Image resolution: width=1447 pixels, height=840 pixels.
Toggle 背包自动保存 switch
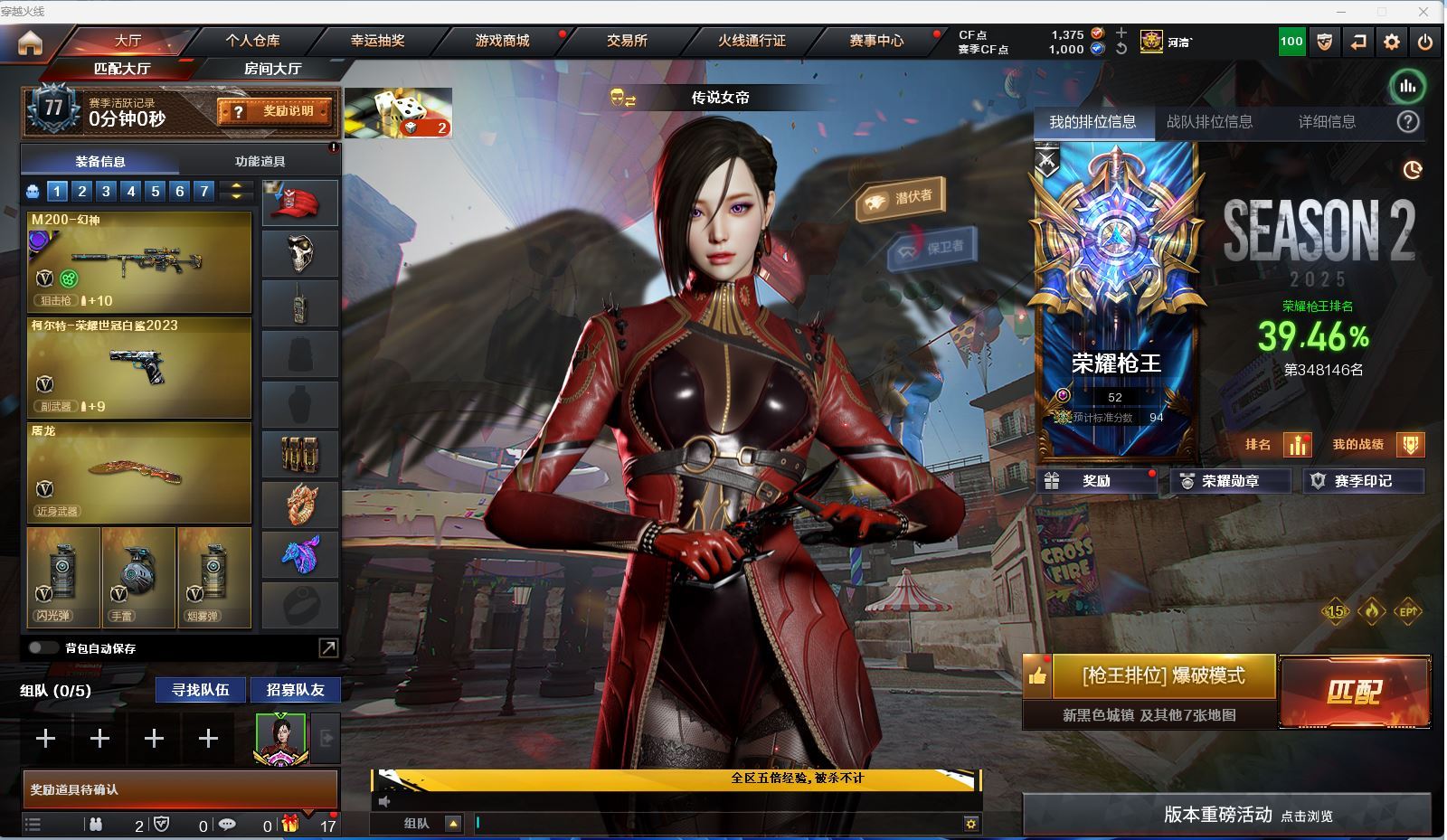[x=43, y=648]
